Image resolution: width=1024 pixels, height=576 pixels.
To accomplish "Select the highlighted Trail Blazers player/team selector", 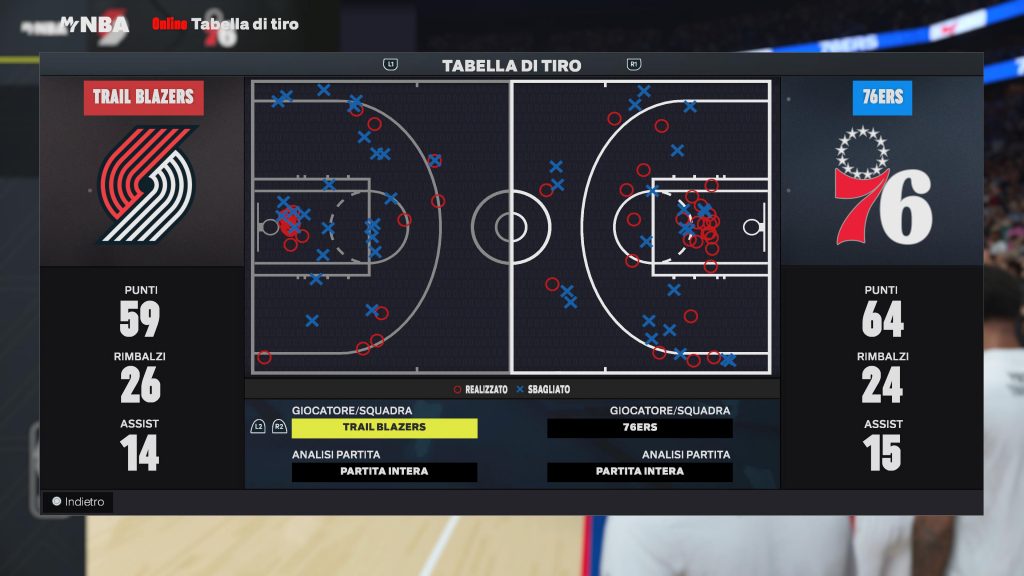I will [384, 427].
